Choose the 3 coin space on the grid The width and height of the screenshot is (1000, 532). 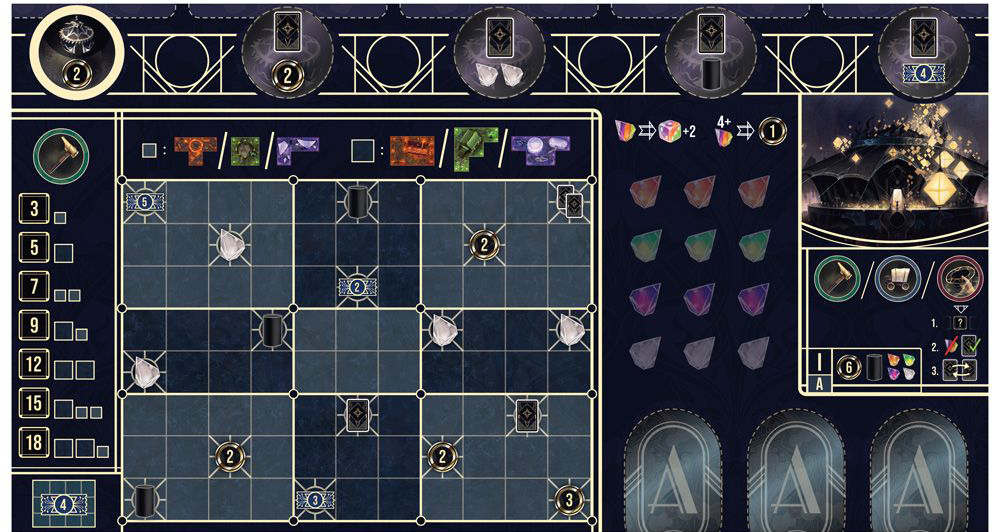569,499
